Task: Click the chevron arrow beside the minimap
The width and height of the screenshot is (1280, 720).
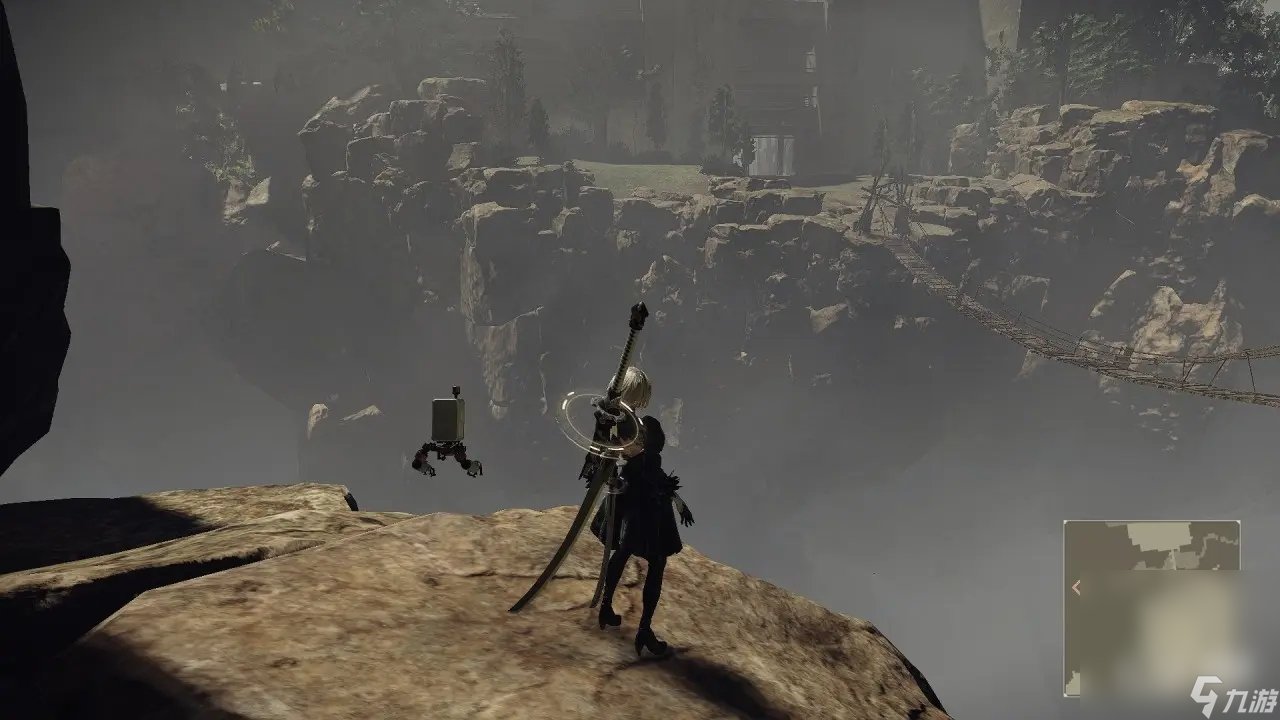Action: pos(1076,585)
